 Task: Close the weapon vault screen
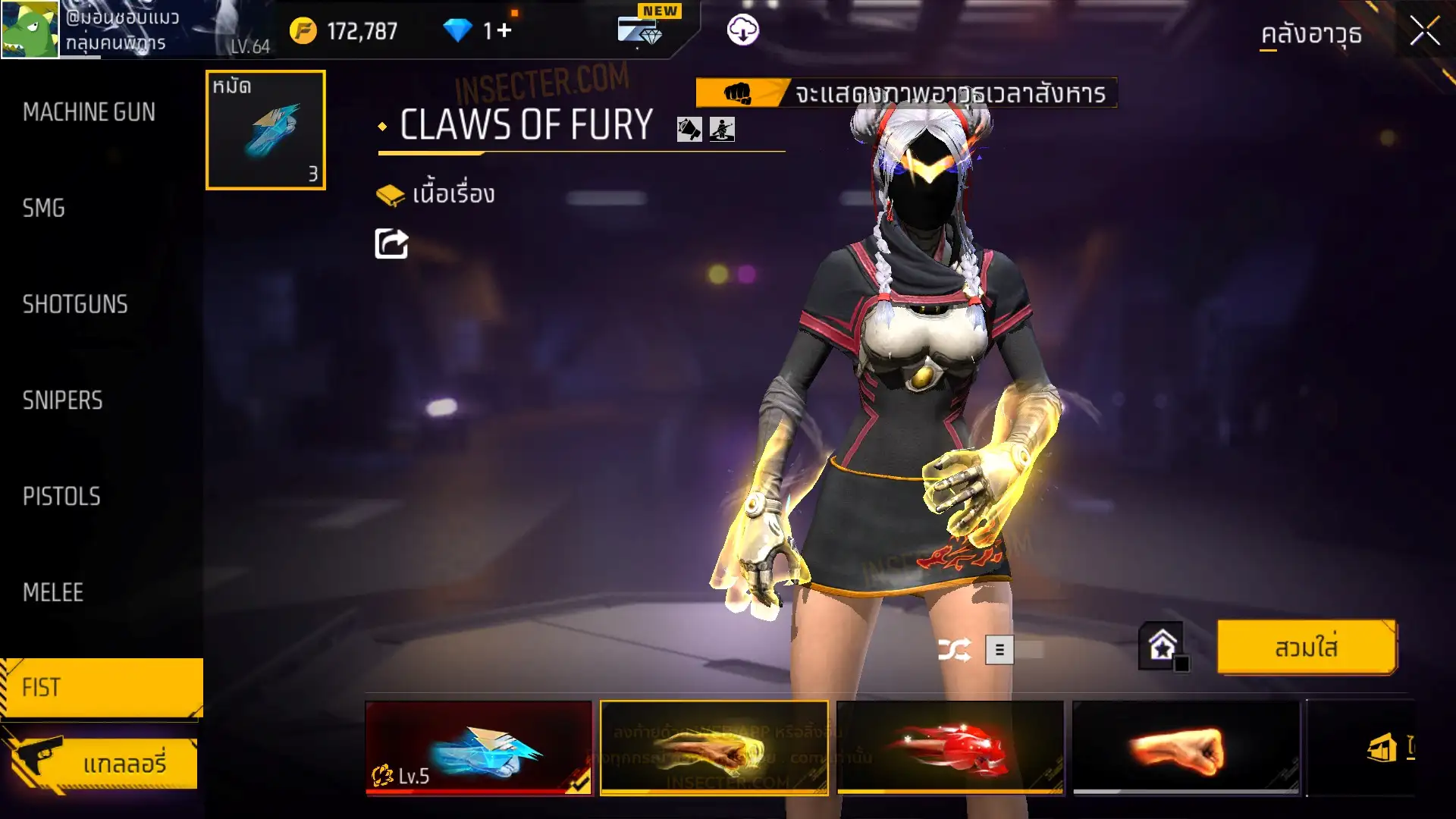tap(1424, 32)
